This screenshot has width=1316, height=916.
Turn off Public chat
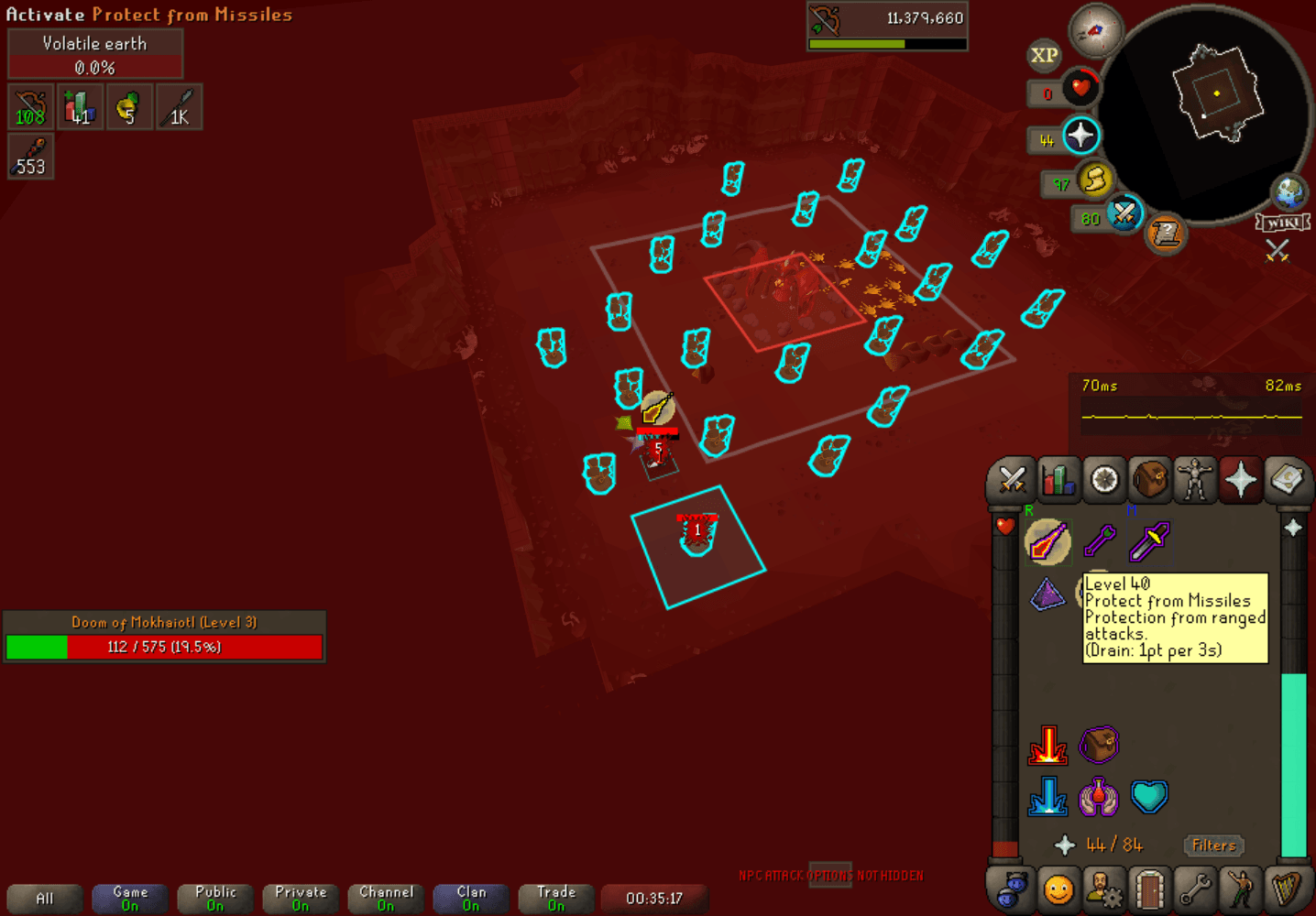[x=214, y=896]
